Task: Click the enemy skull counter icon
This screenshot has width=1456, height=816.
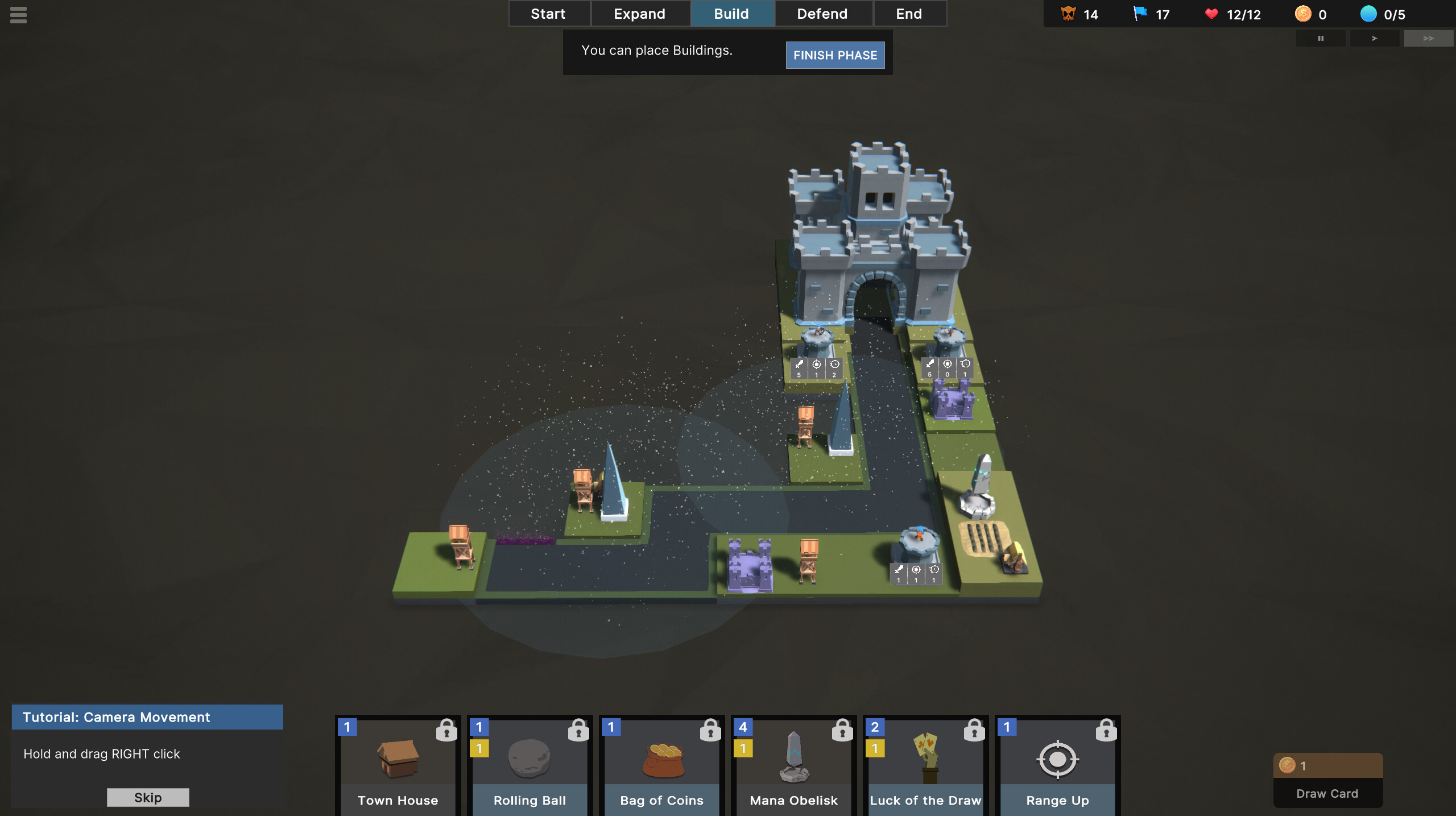Action: 1068,14
